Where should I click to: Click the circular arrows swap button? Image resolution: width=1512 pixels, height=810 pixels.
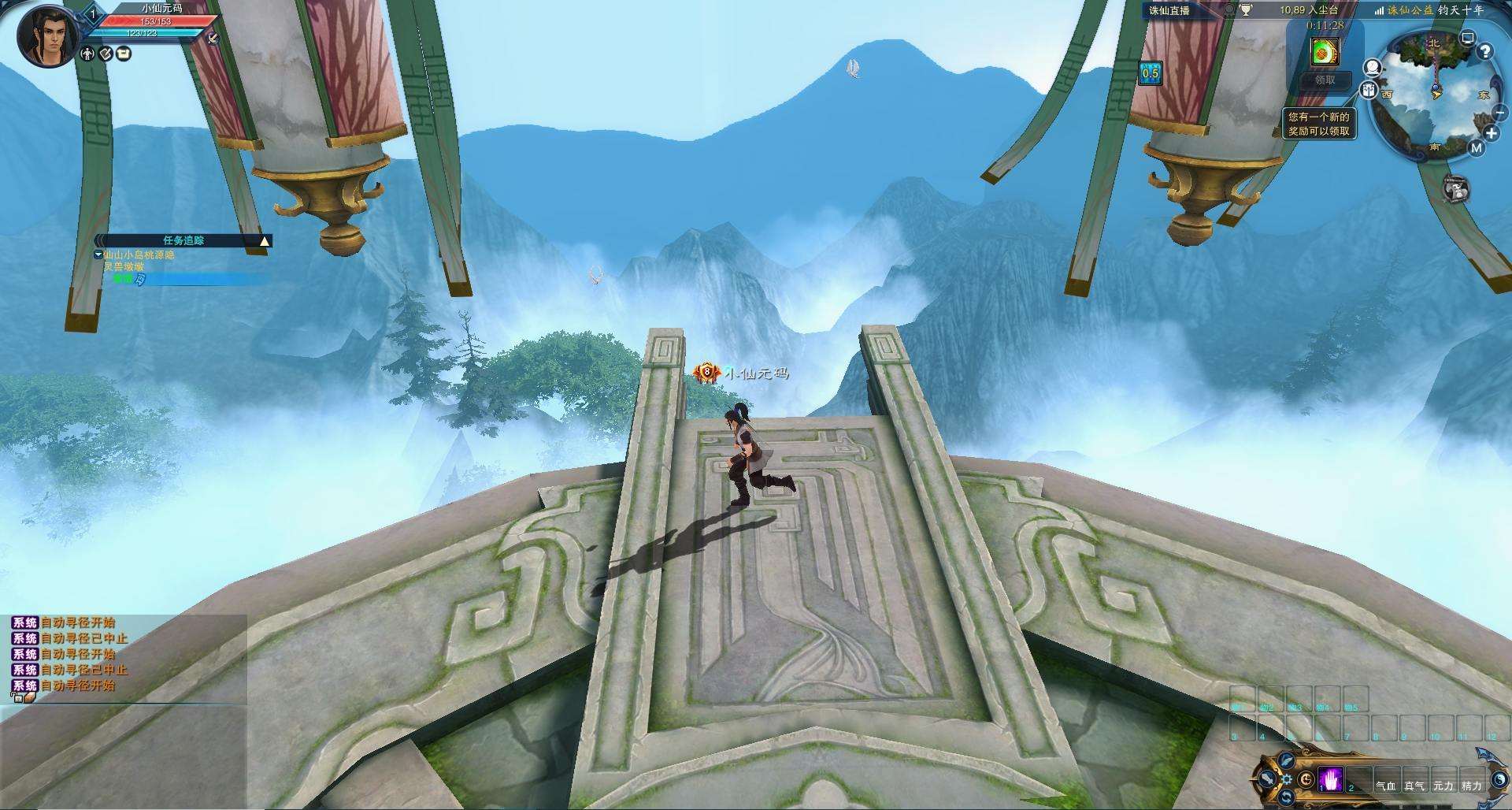tap(1287, 798)
